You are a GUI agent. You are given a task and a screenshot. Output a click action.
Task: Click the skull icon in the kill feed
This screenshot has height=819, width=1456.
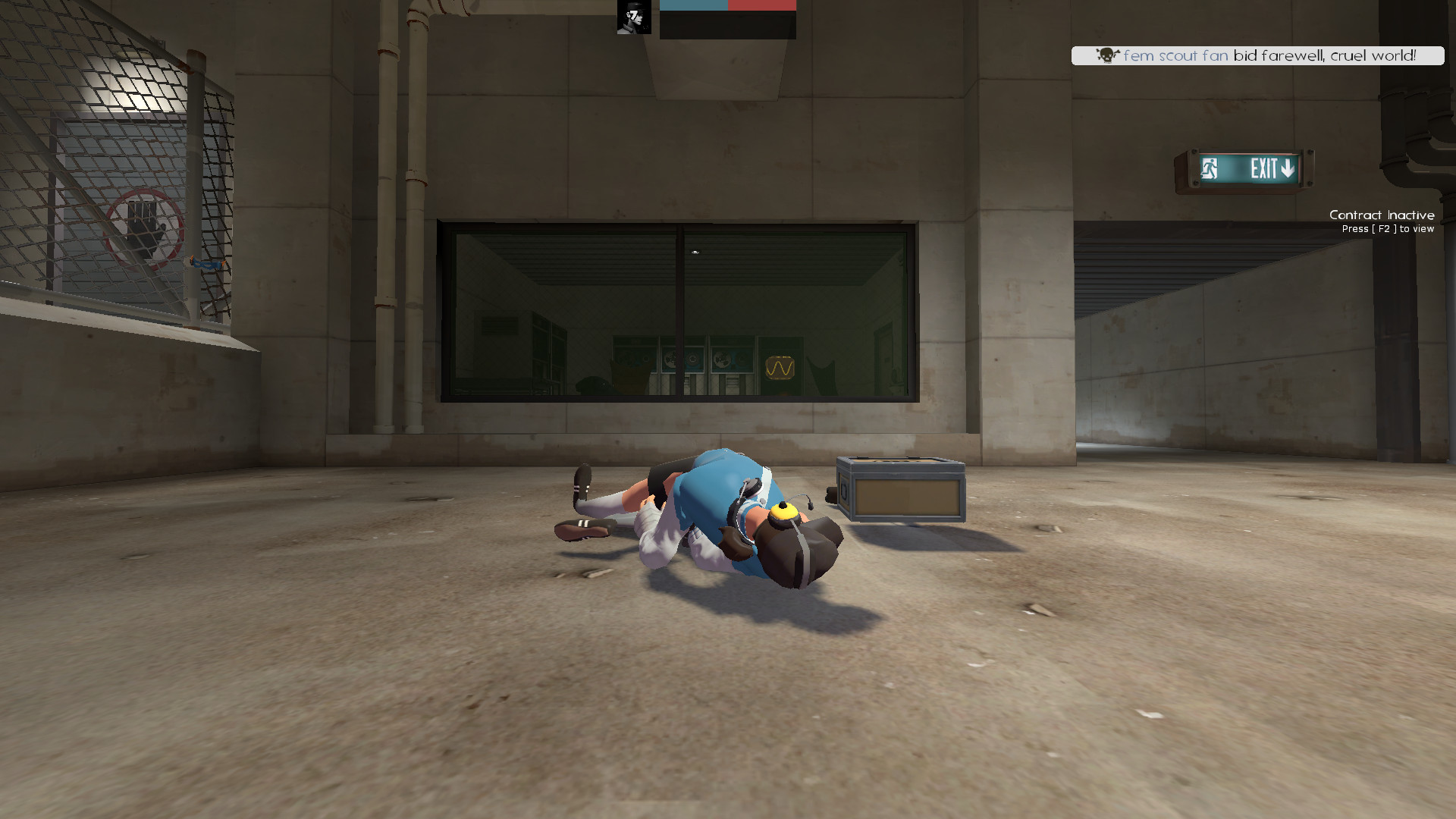(1106, 55)
